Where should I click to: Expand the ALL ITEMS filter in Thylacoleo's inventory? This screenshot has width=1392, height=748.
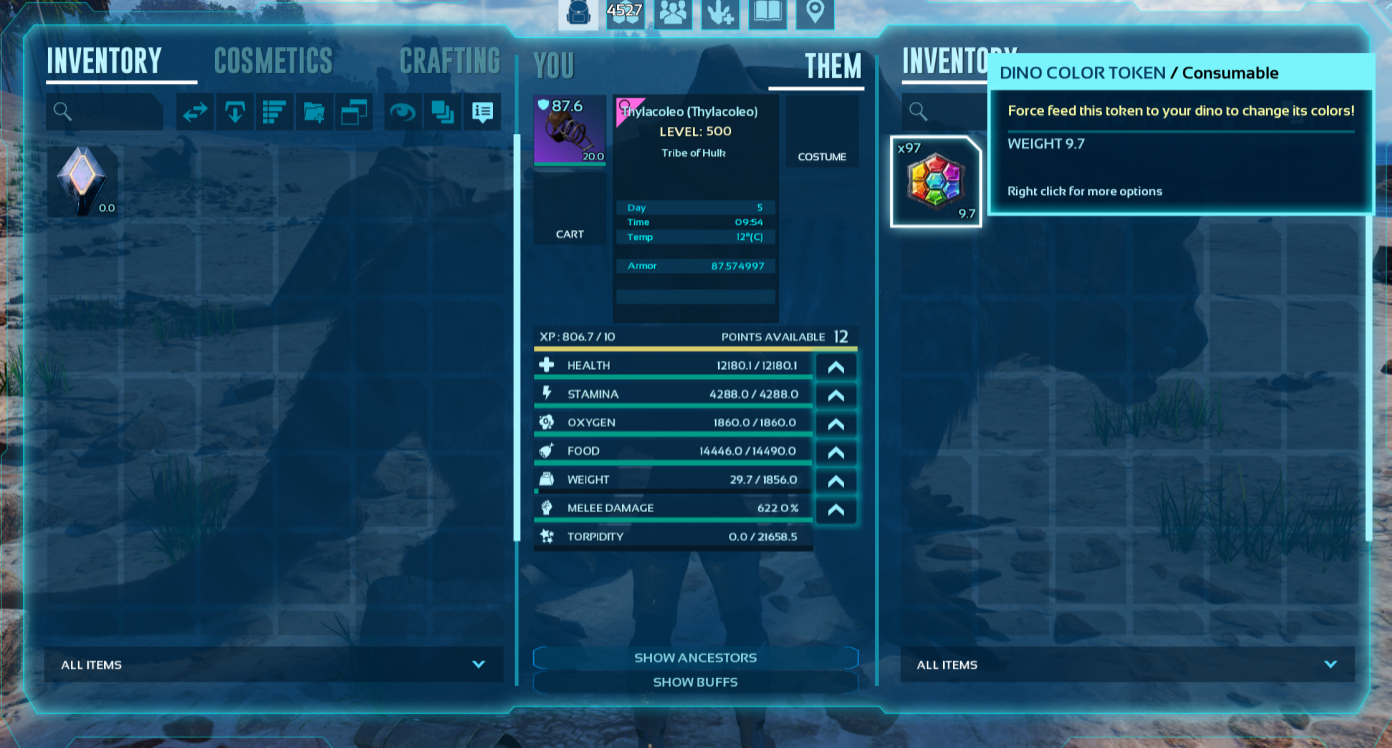tap(1128, 664)
